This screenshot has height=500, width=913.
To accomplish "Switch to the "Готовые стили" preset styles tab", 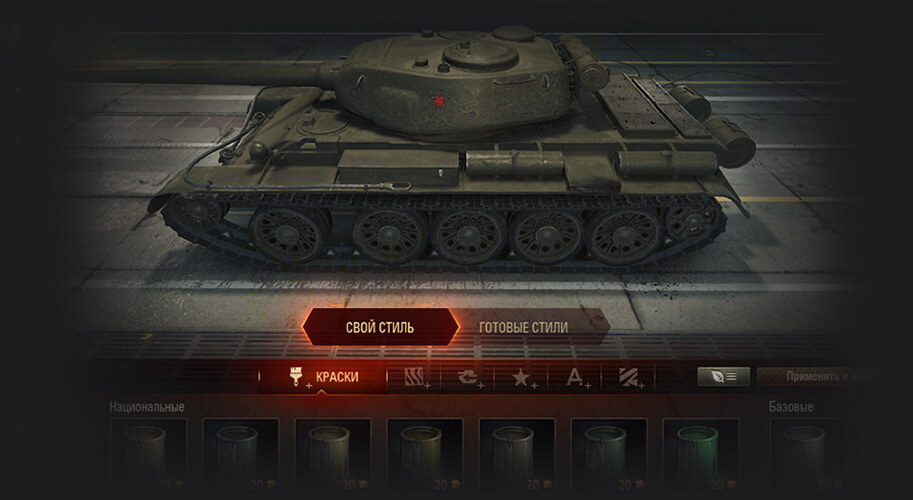I will click(523, 327).
